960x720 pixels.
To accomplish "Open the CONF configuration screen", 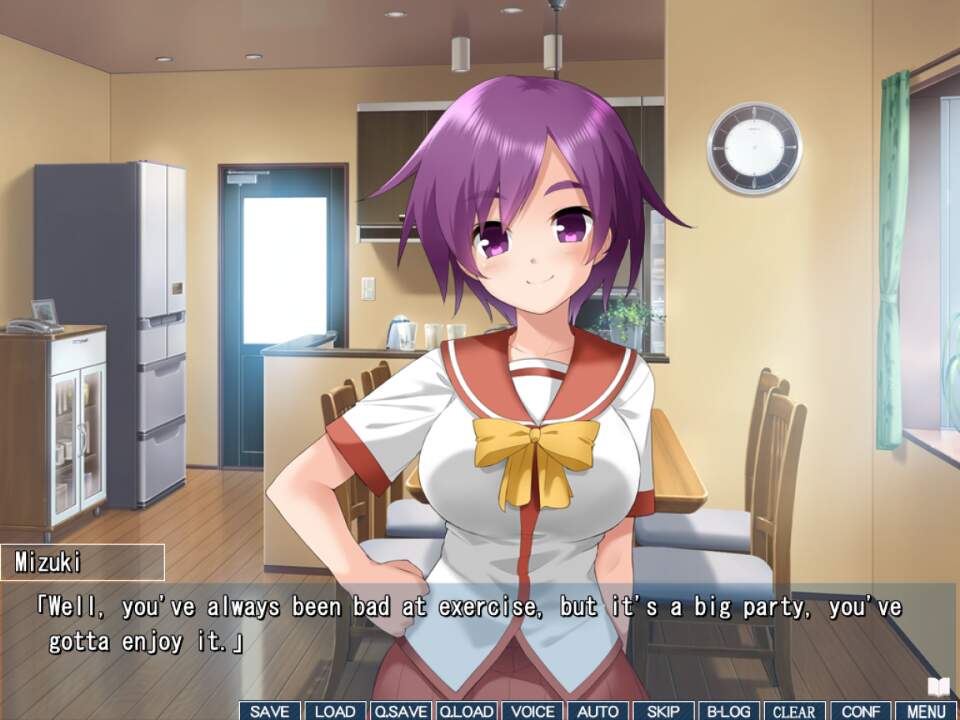I will [860, 711].
